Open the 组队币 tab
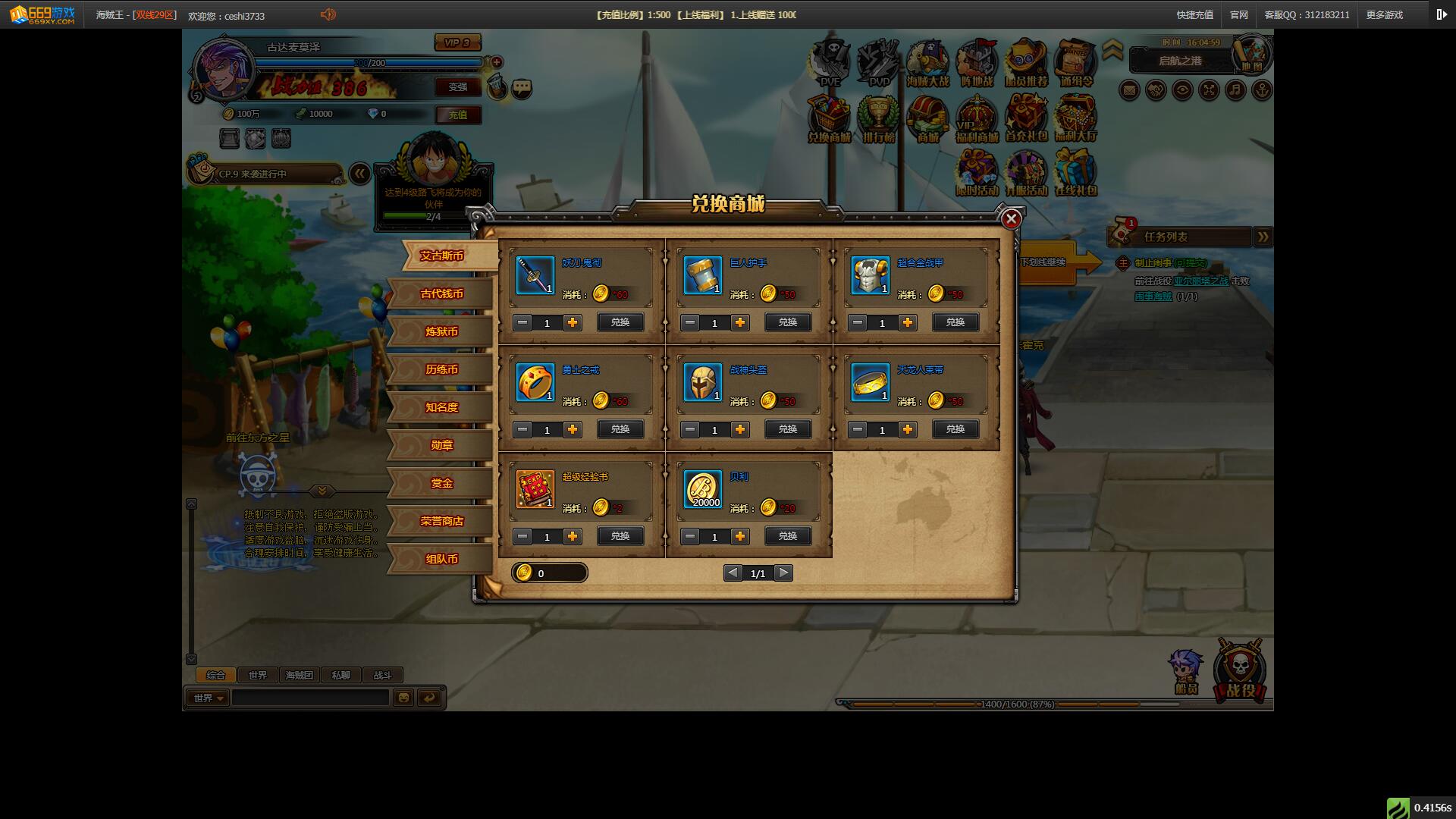1456x819 pixels. pos(441,560)
